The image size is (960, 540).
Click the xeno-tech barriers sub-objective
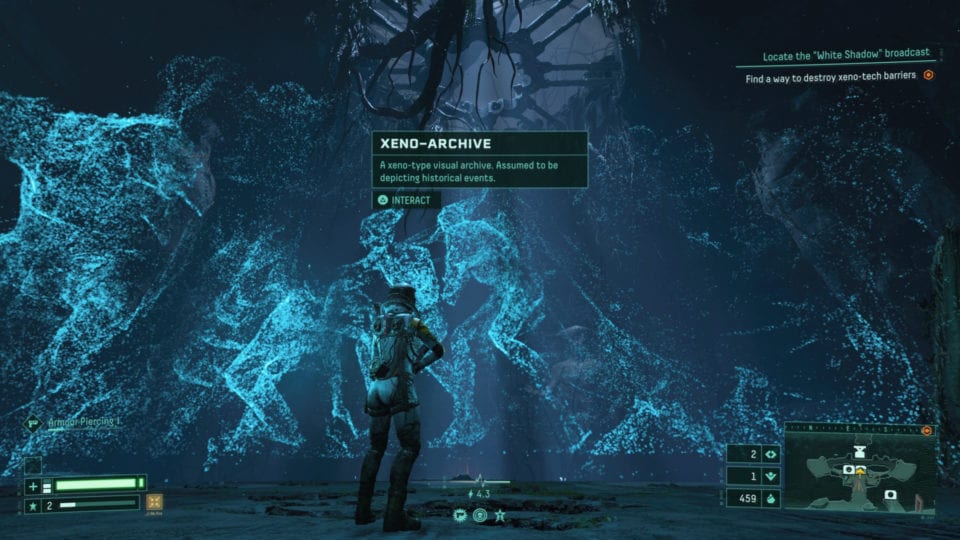(x=830, y=75)
